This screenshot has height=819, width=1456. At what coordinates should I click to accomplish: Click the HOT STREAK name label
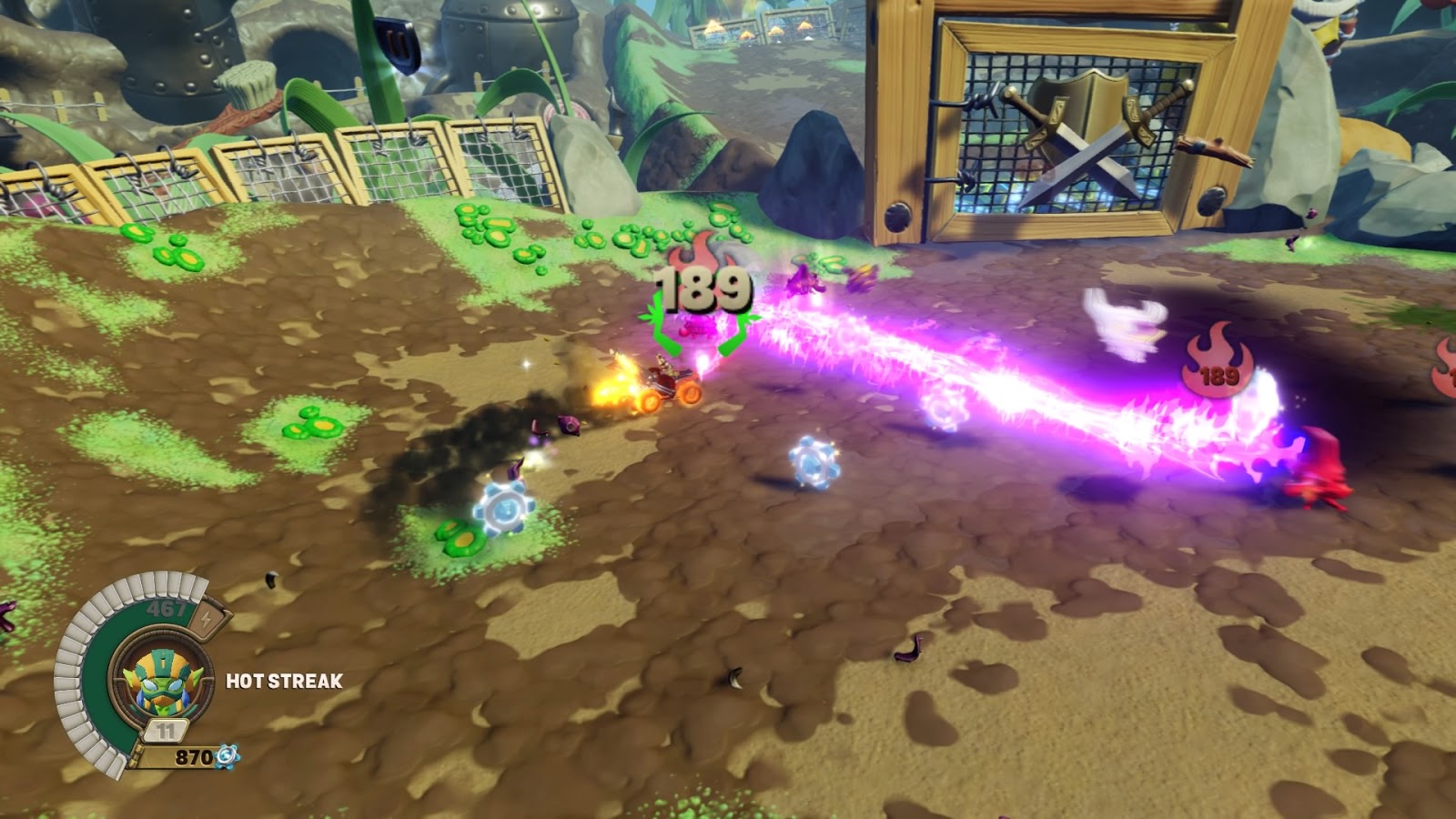tap(282, 681)
